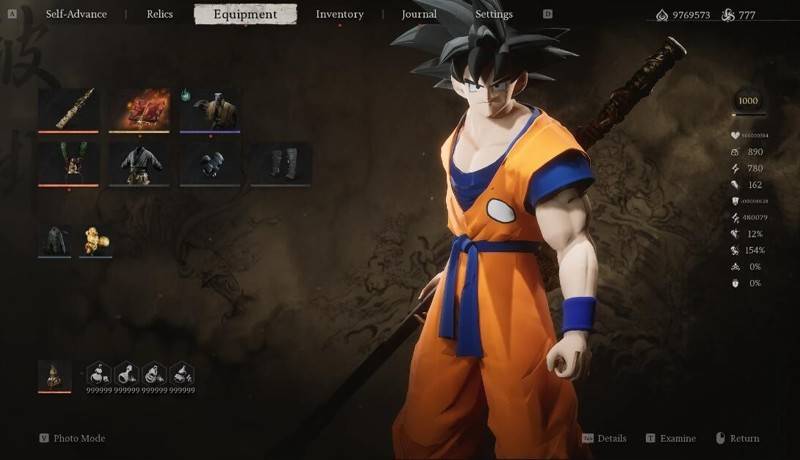The image size is (800, 460).
Task: Choose the leg greaves armor slot
Action: (281, 162)
